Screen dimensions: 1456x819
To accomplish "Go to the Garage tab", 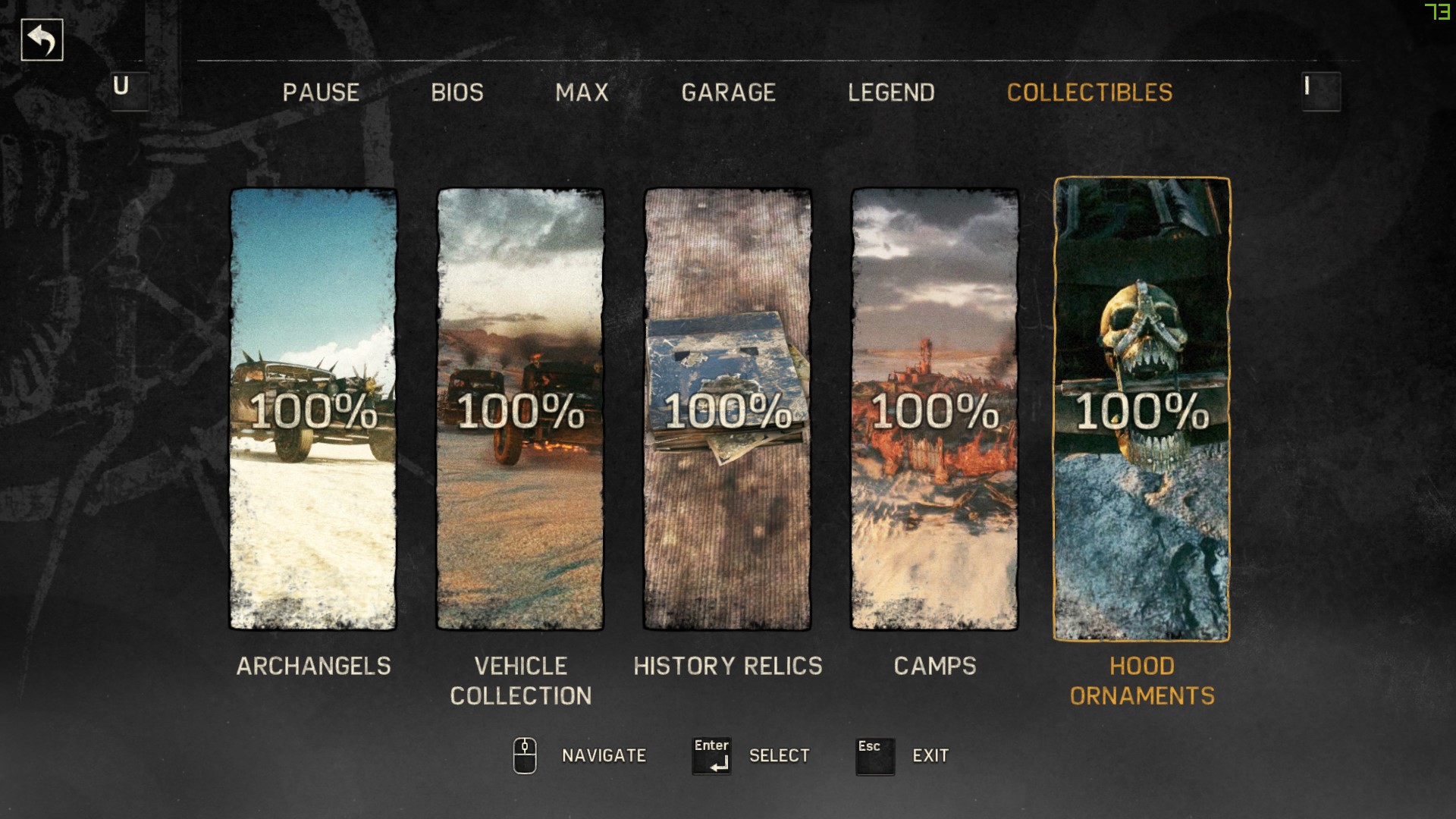I will pos(728,93).
